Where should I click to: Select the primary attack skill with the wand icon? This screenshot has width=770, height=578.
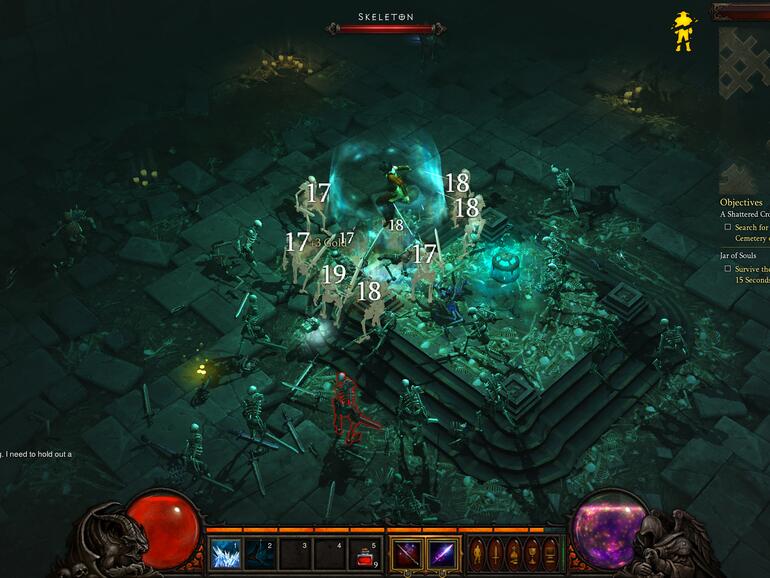point(406,553)
